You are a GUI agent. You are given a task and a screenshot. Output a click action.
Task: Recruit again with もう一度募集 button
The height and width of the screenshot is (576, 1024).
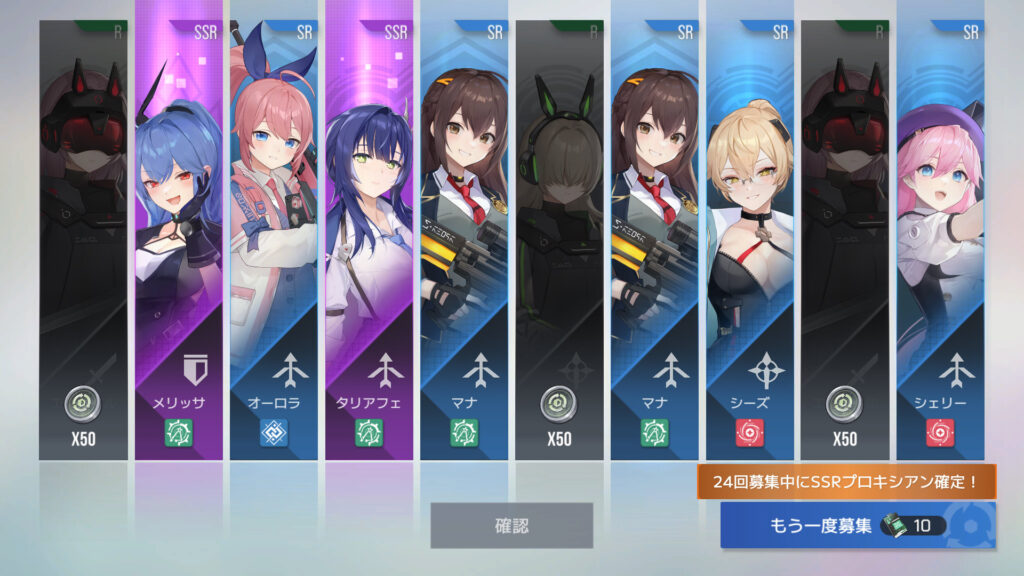click(x=857, y=526)
